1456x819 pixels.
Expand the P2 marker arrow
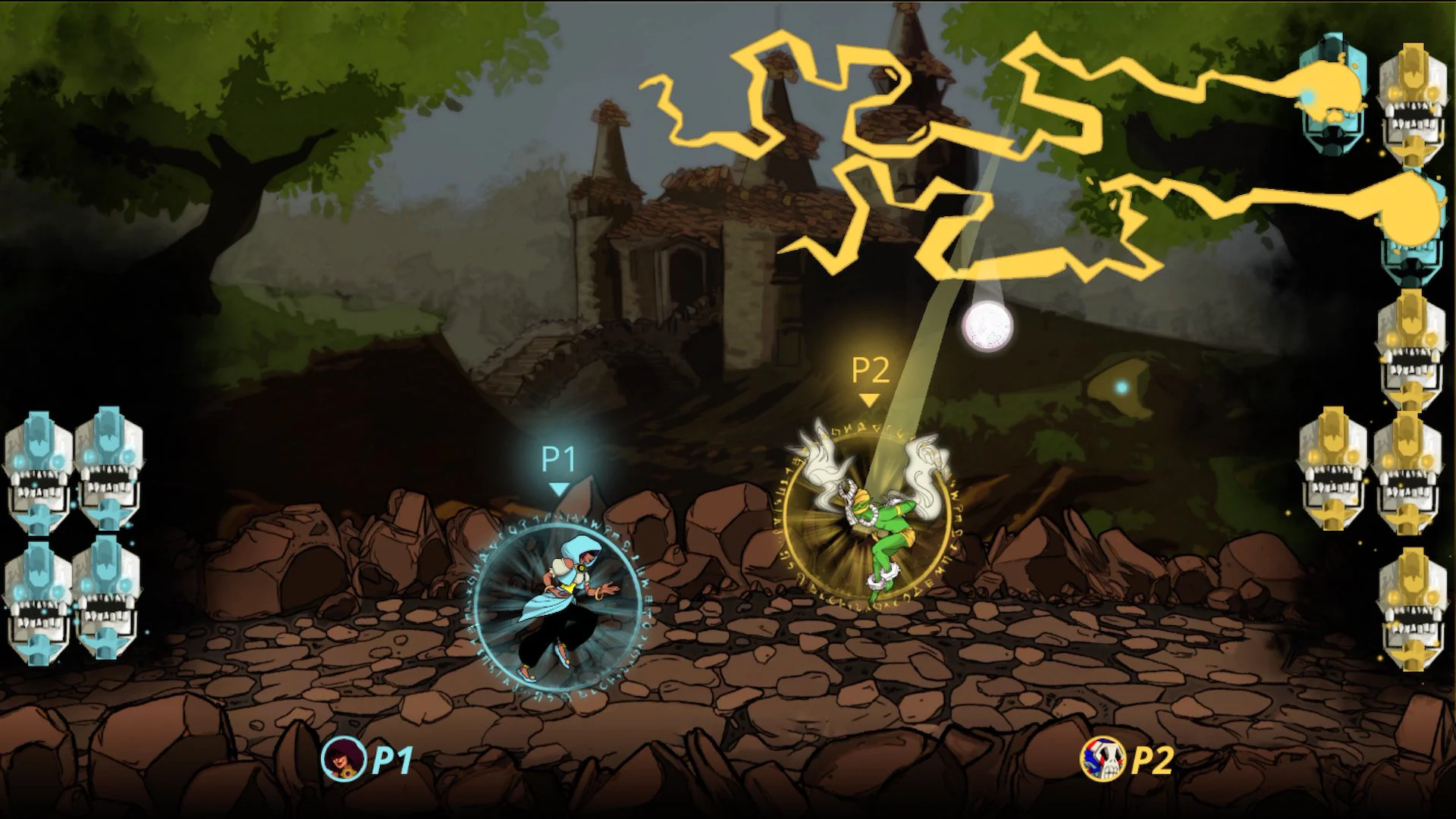point(869,398)
